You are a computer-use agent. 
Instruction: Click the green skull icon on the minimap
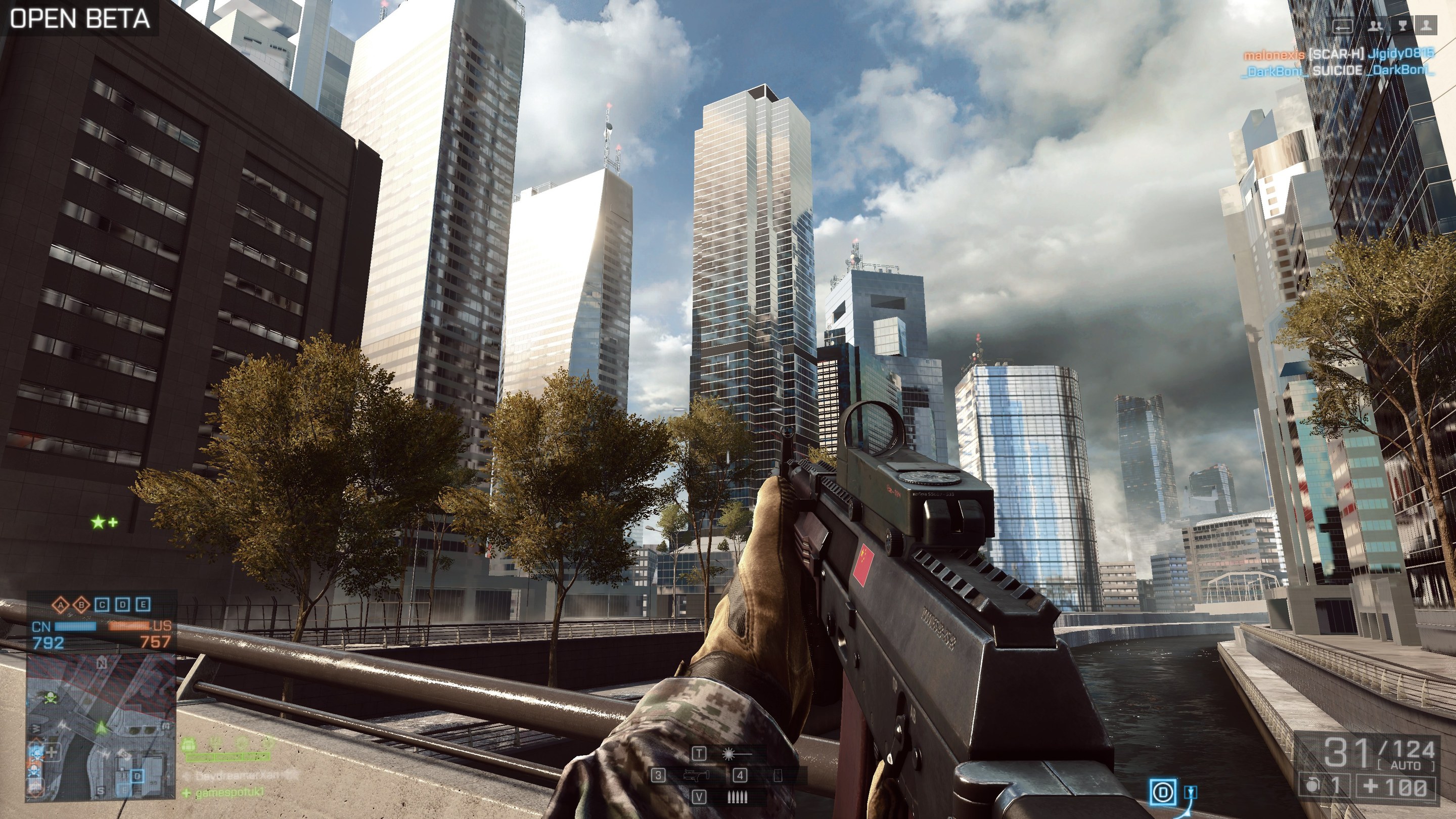click(x=52, y=698)
